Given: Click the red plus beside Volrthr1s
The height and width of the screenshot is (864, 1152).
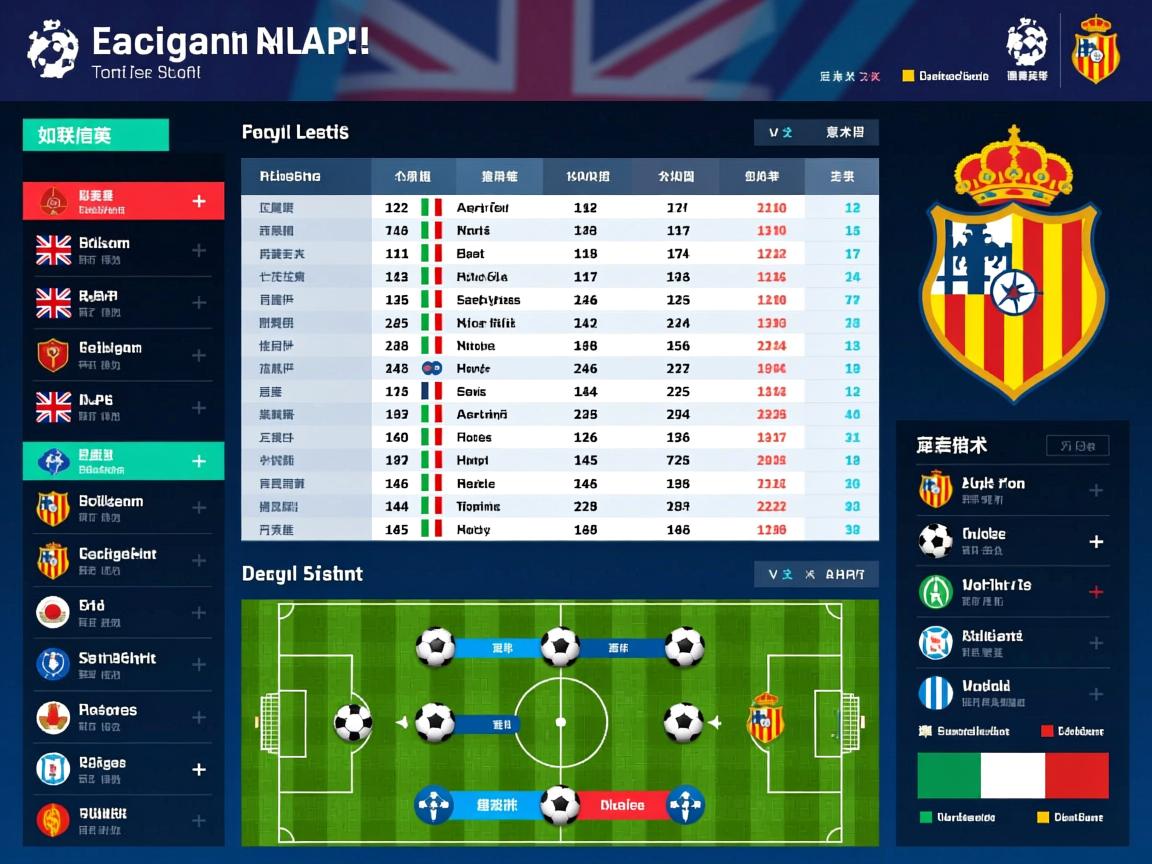Looking at the screenshot, I should pyautogui.click(x=1096, y=592).
